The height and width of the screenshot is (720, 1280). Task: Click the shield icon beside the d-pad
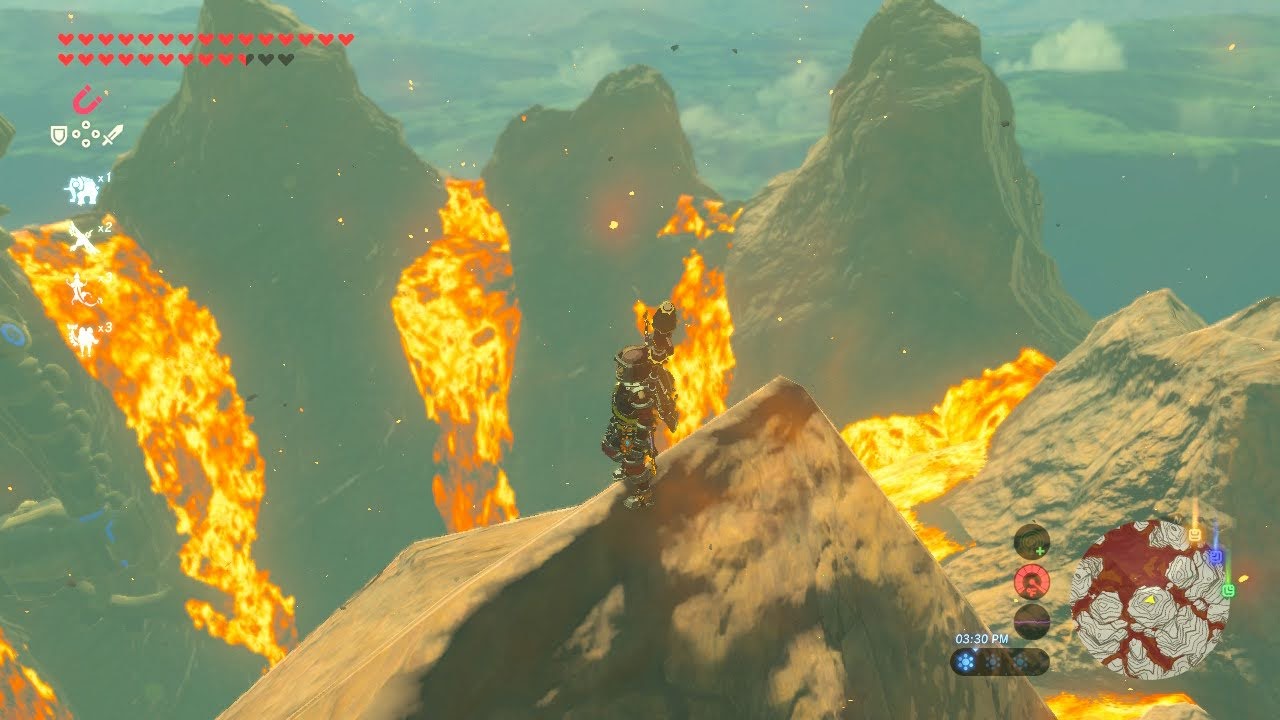(x=59, y=134)
